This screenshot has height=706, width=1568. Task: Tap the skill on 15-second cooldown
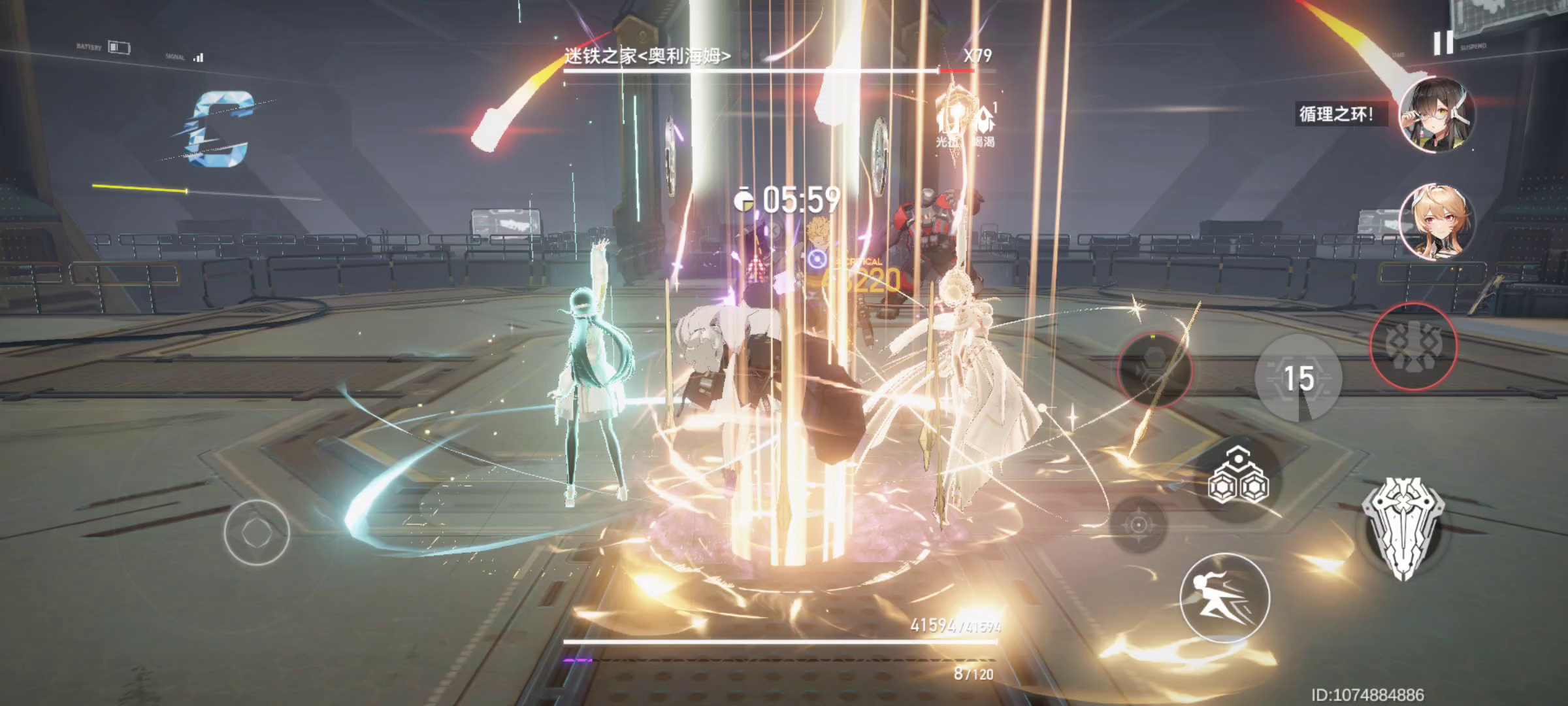tap(1298, 378)
